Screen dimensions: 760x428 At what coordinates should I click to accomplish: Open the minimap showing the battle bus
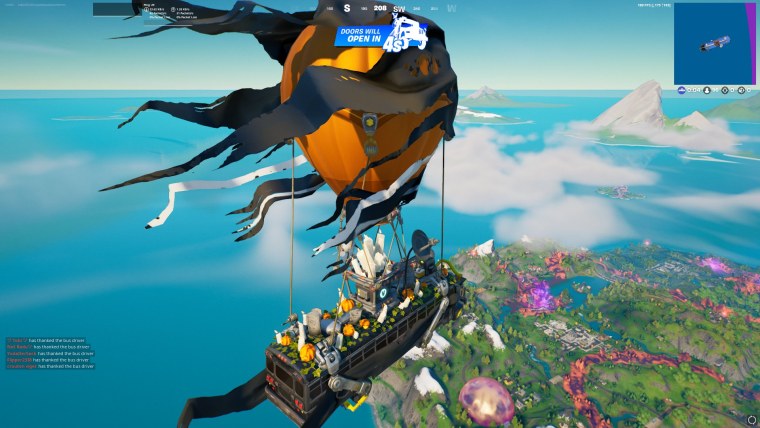[x=715, y=43]
